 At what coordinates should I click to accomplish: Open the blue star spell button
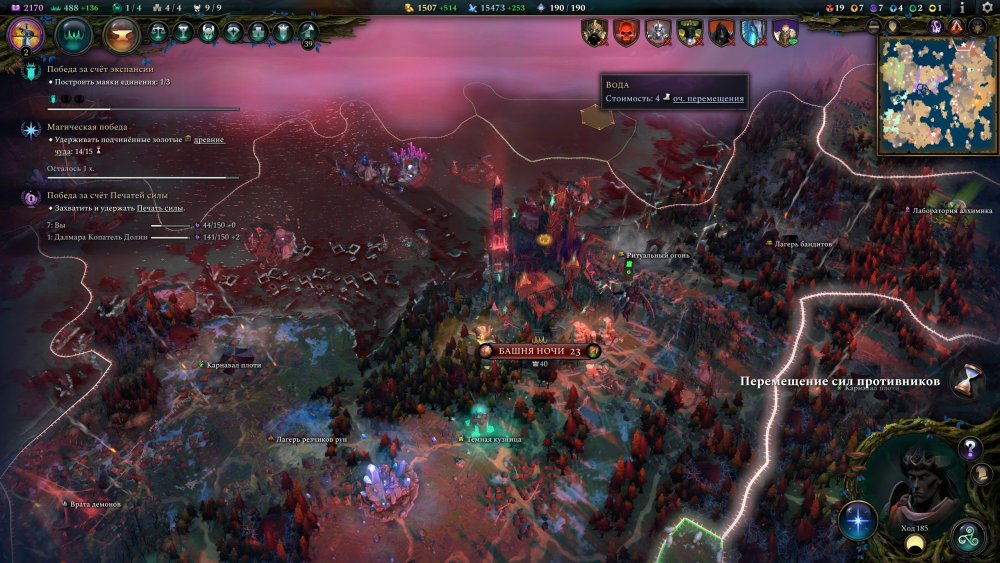click(x=858, y=520)
